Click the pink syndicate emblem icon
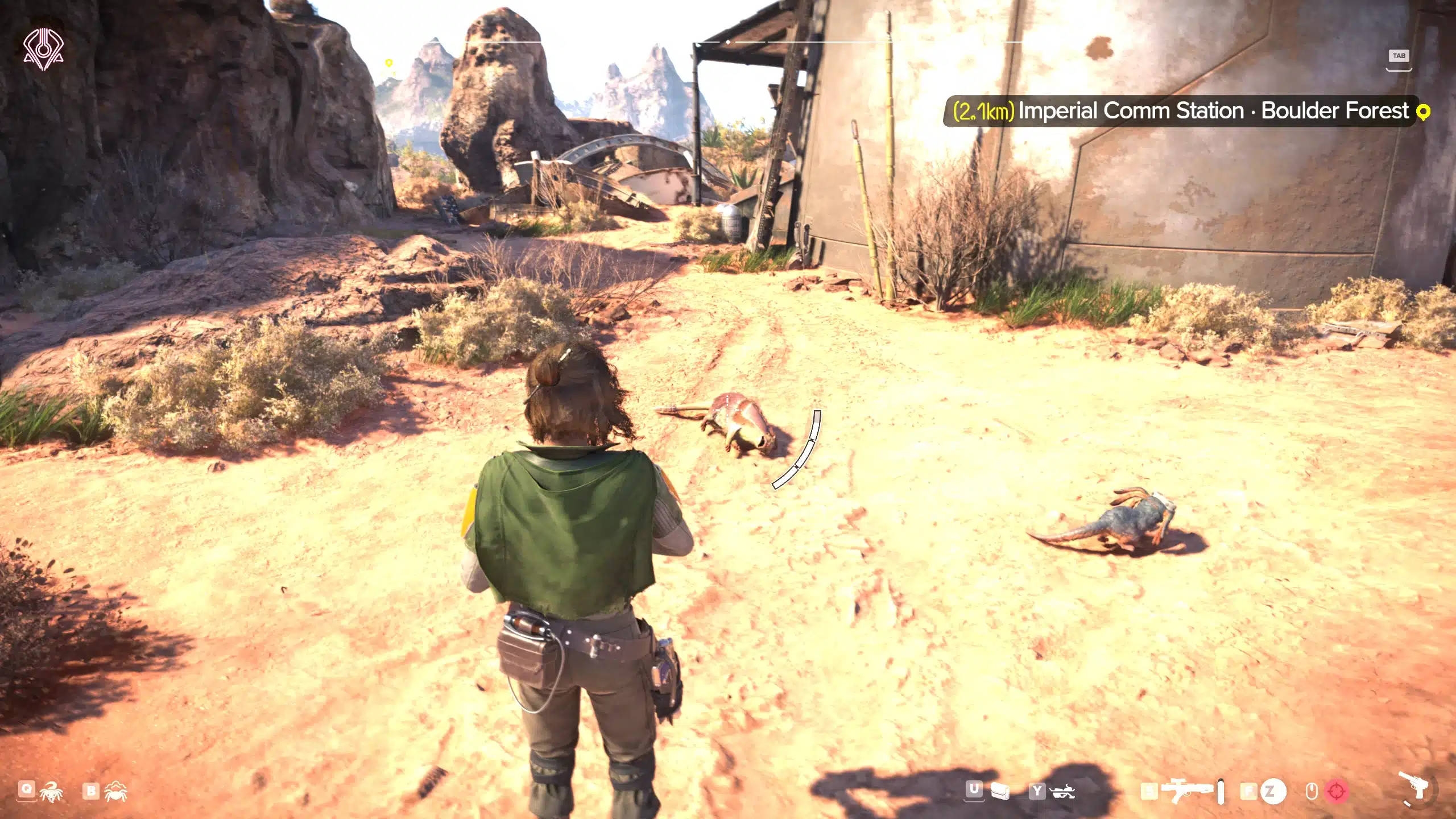The width and height of the screenshot is (1456, 819). [x=43, y=49]
